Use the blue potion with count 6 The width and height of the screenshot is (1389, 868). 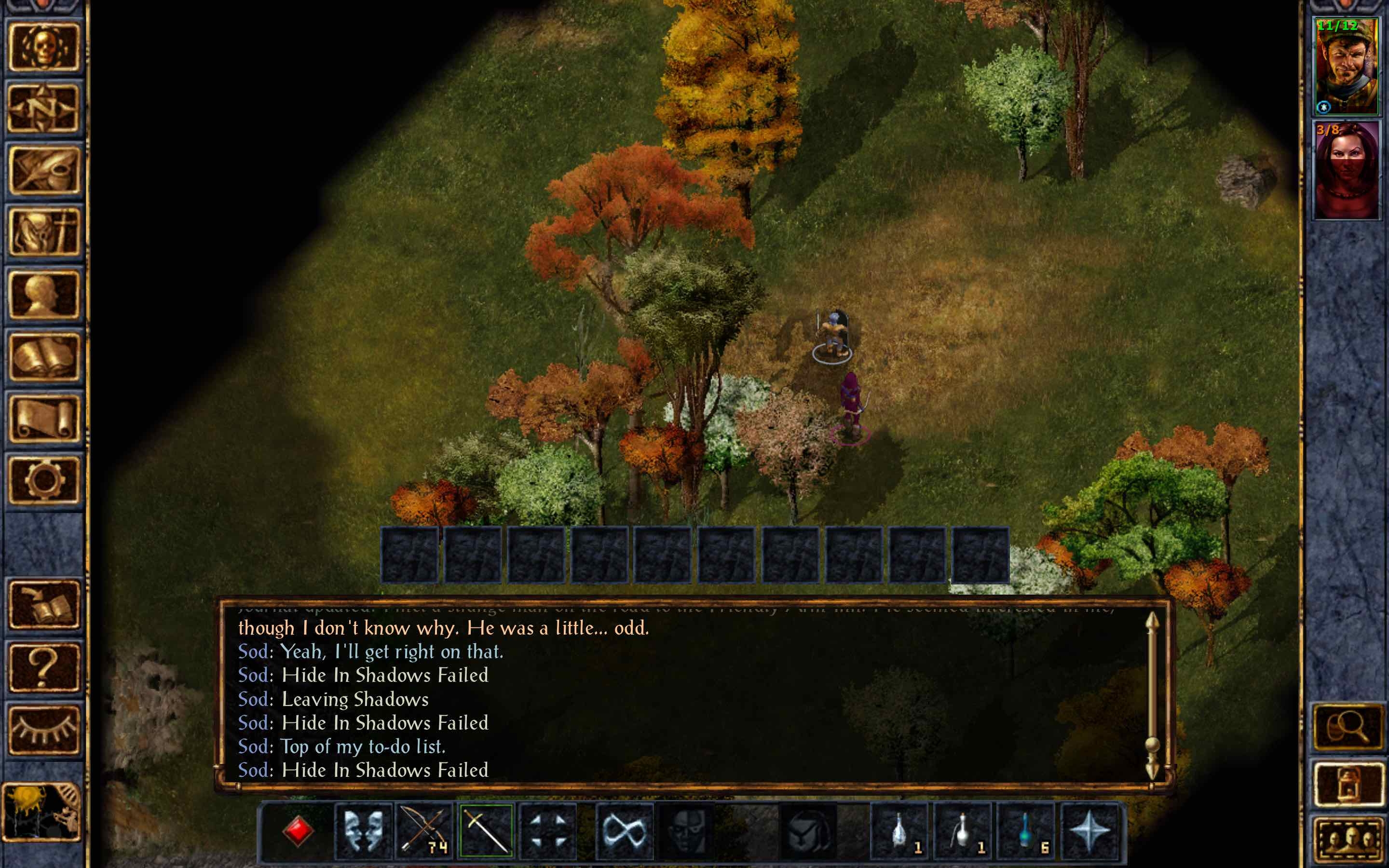(x=1026, y=832)
